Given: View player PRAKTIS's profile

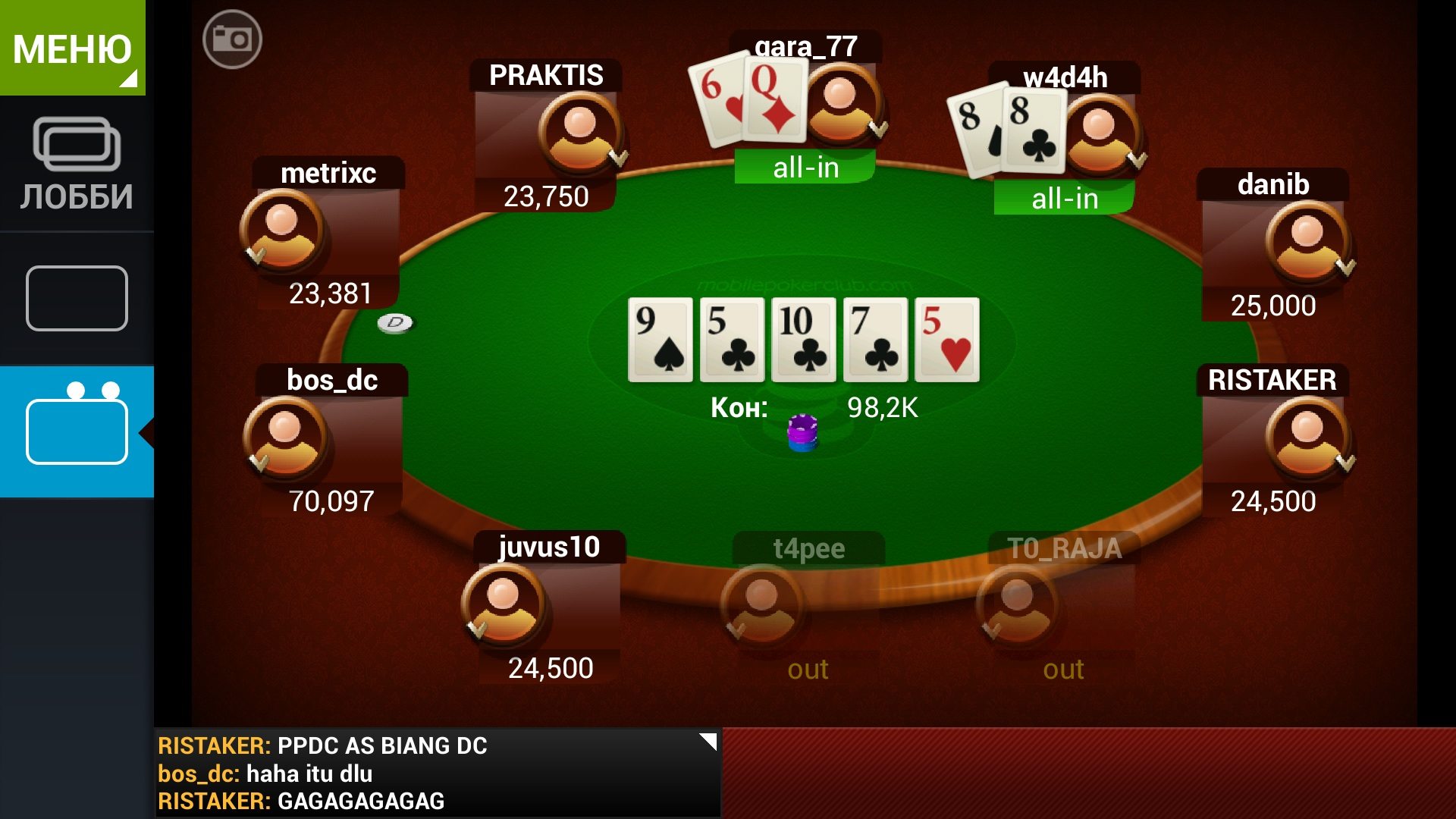Looking at the screenshot, I should coord(580,133).
